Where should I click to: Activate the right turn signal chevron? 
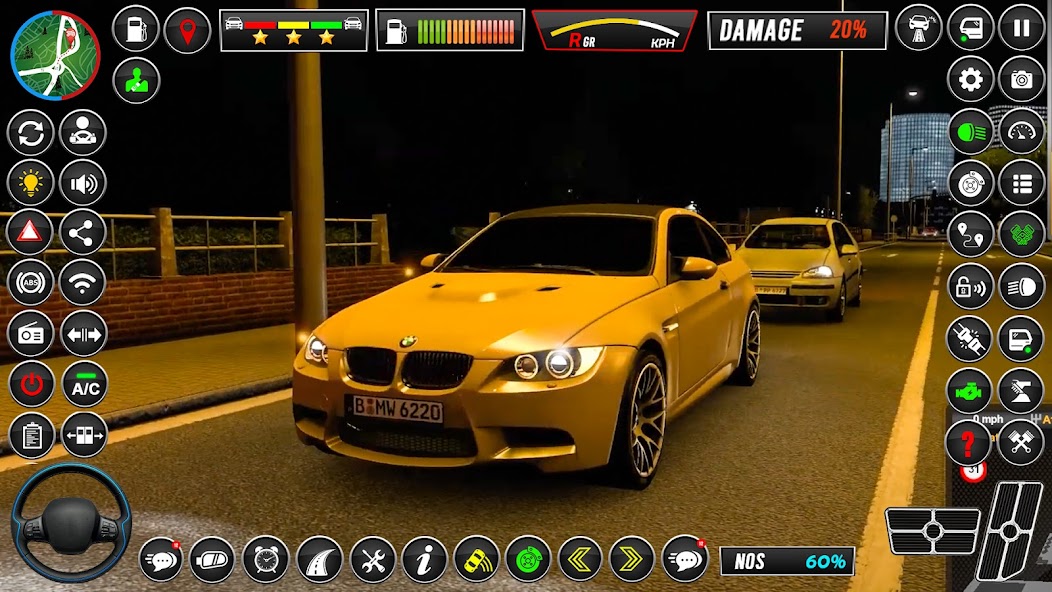[631, 559]
